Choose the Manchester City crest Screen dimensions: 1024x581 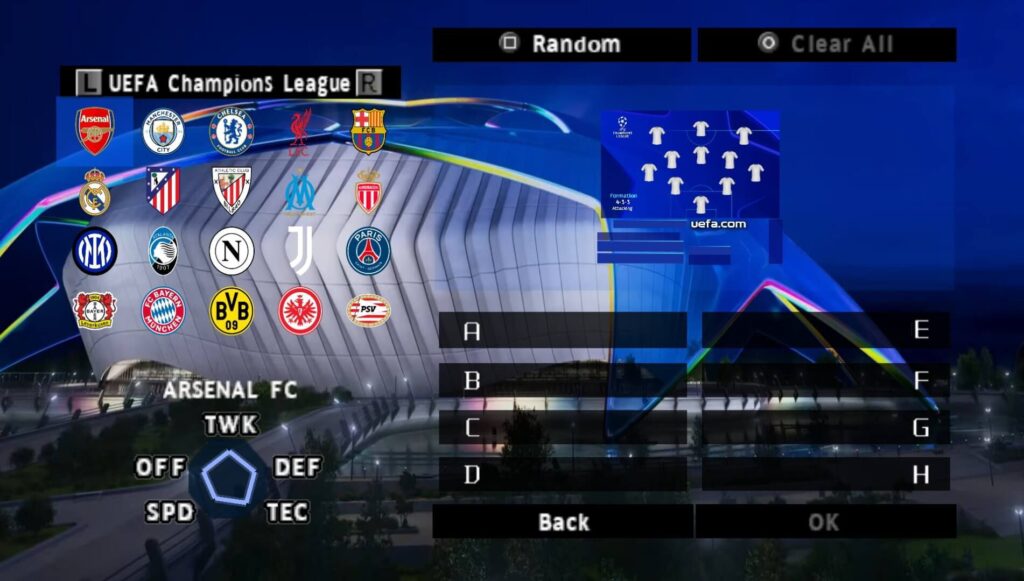163,131
